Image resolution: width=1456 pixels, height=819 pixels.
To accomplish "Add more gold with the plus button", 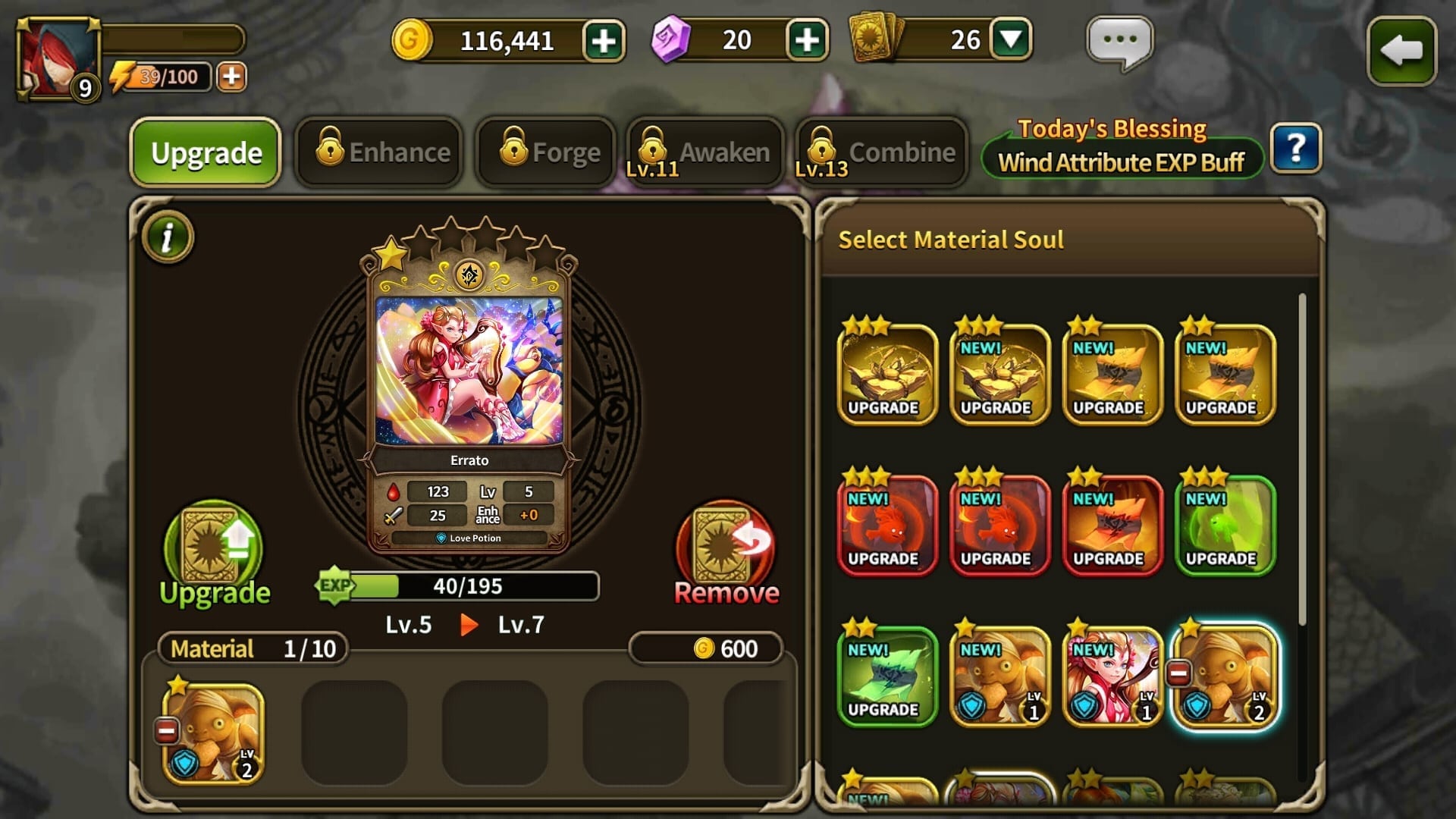I will 604,40.
